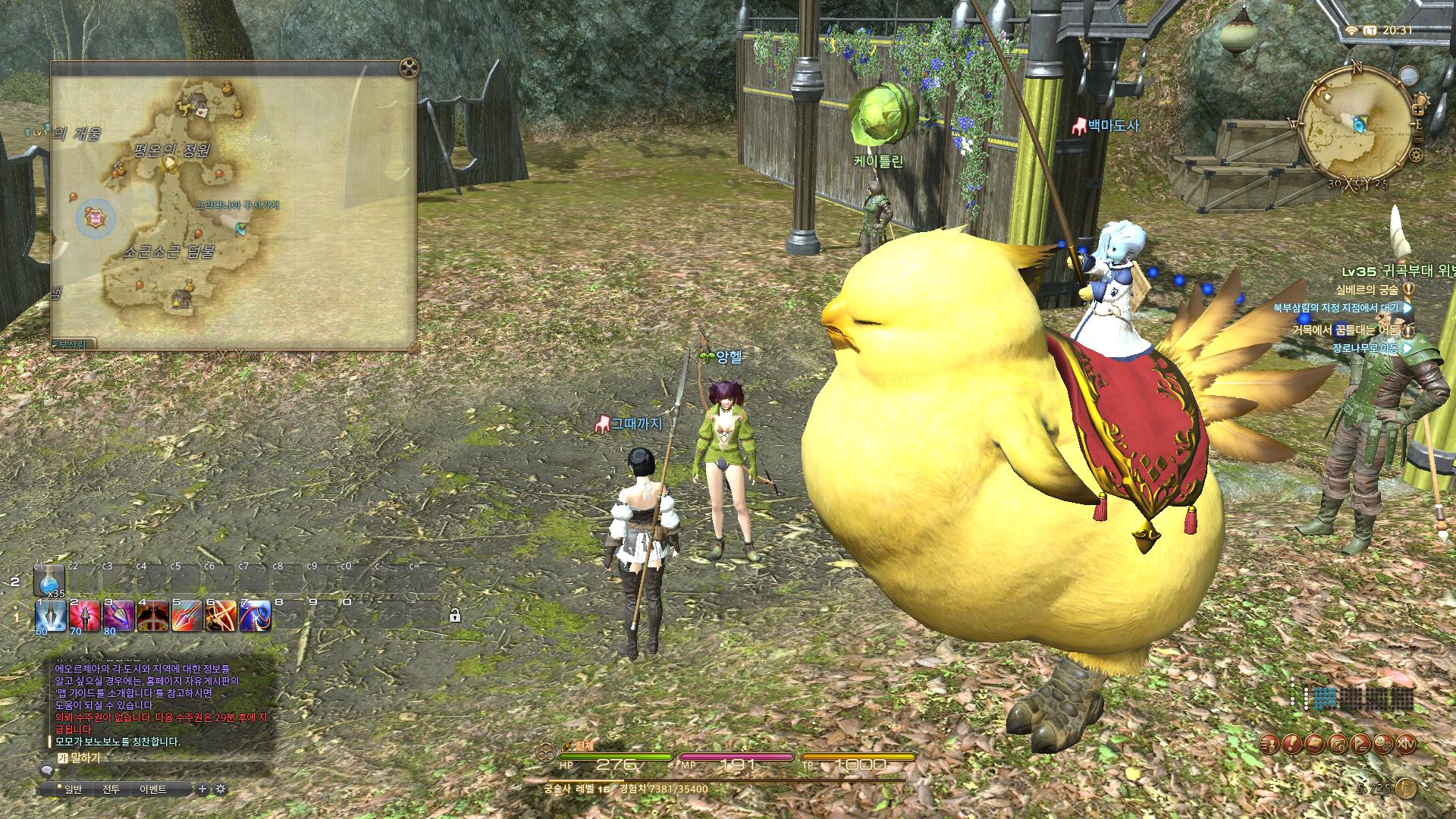Open chat log settings gear

pyautogui.click(x=221, y=789)
